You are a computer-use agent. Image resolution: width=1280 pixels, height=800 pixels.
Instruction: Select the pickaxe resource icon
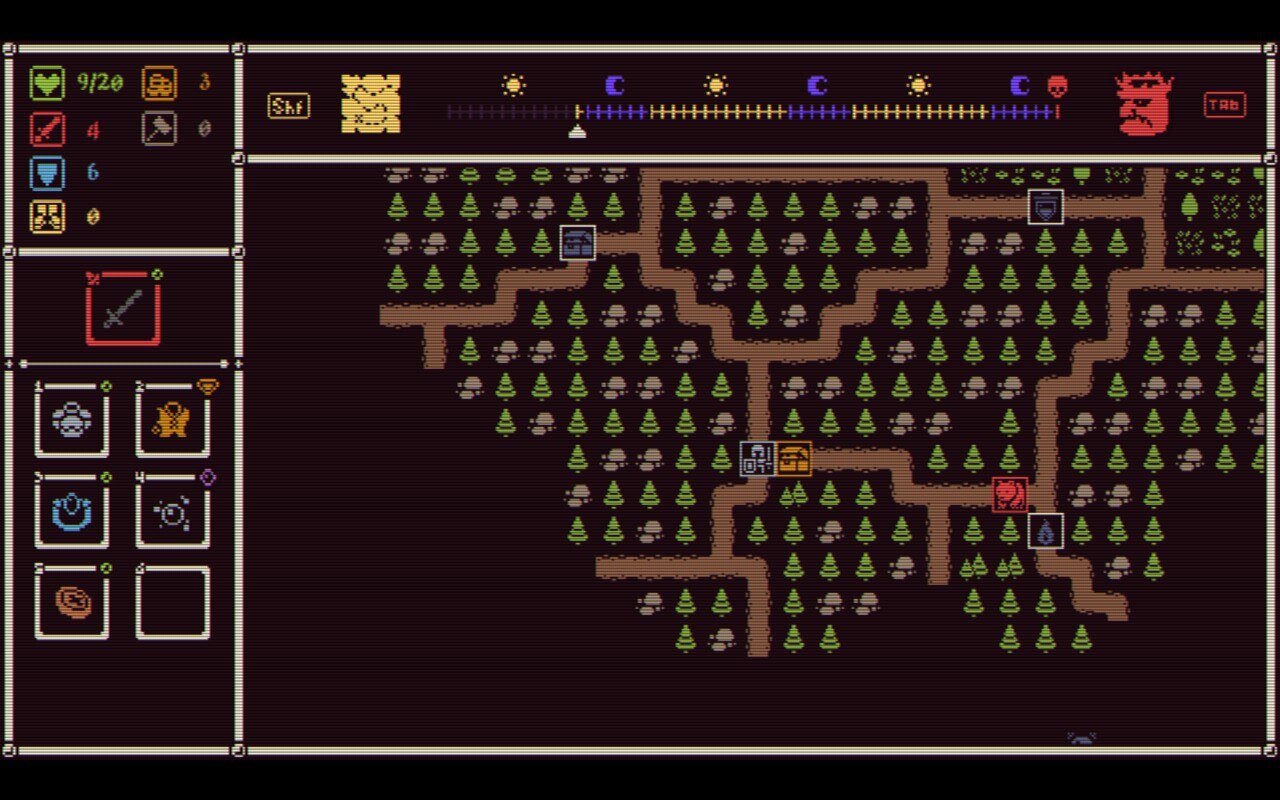158,126
